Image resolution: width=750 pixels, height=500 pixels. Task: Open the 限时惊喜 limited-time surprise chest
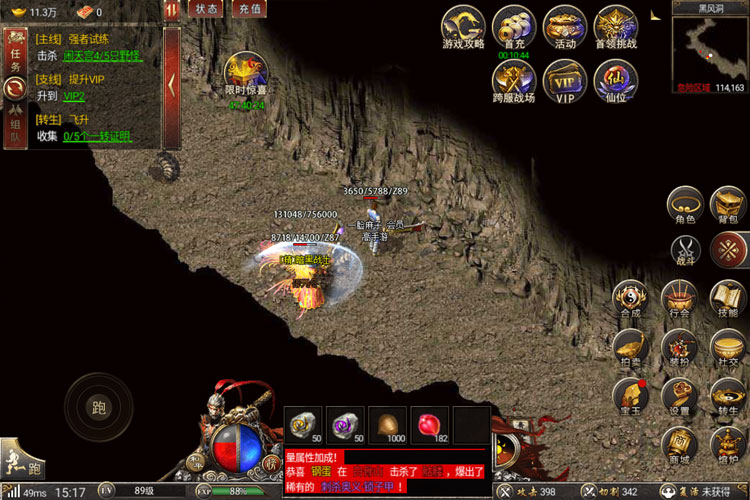tap(245, 73)
